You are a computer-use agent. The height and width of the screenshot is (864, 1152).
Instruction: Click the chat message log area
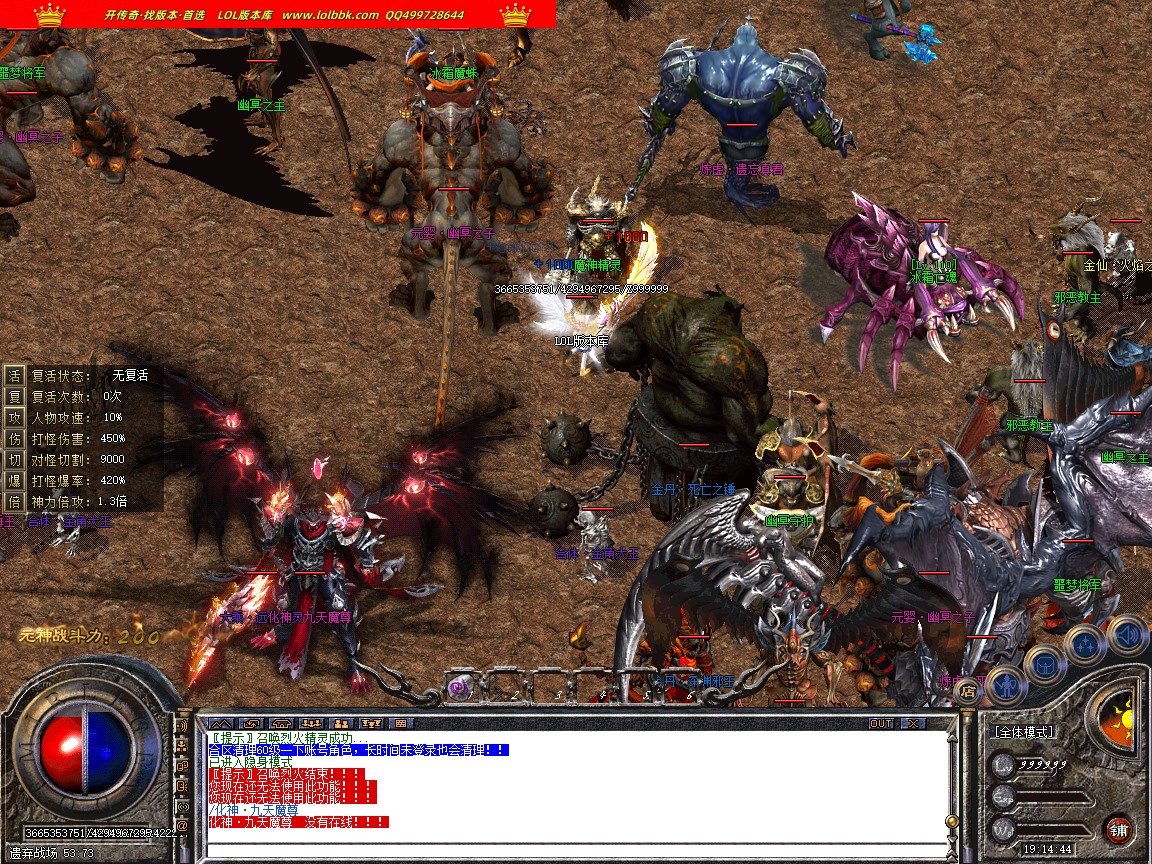pos(575,790)
